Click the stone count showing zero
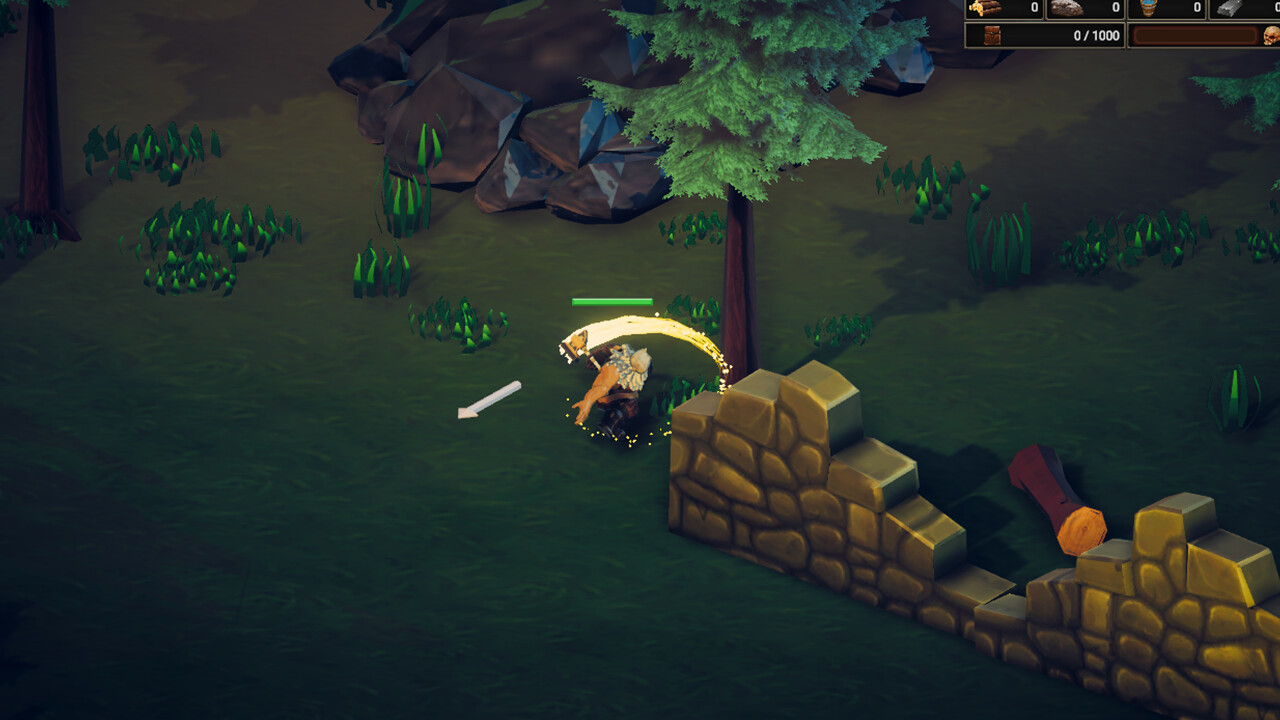This screenshot has width=1280, height=720. coord(1115,8)
